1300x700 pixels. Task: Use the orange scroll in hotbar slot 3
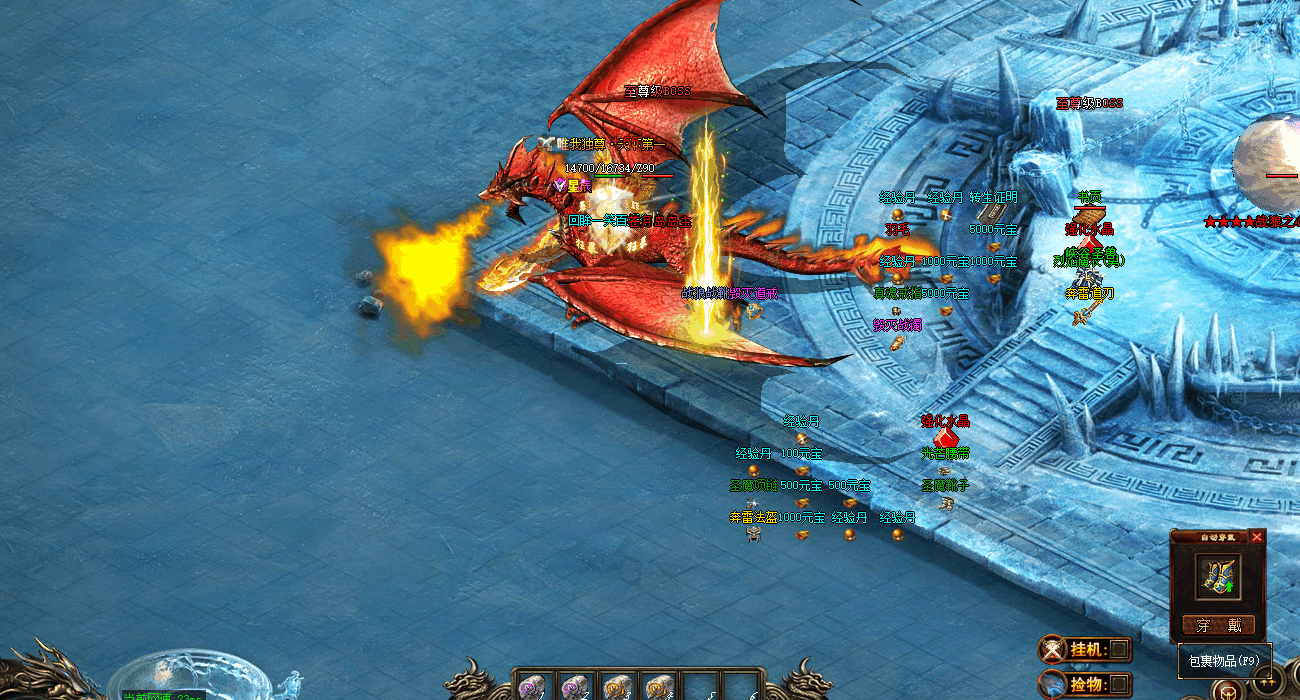(x=615, y=688)
